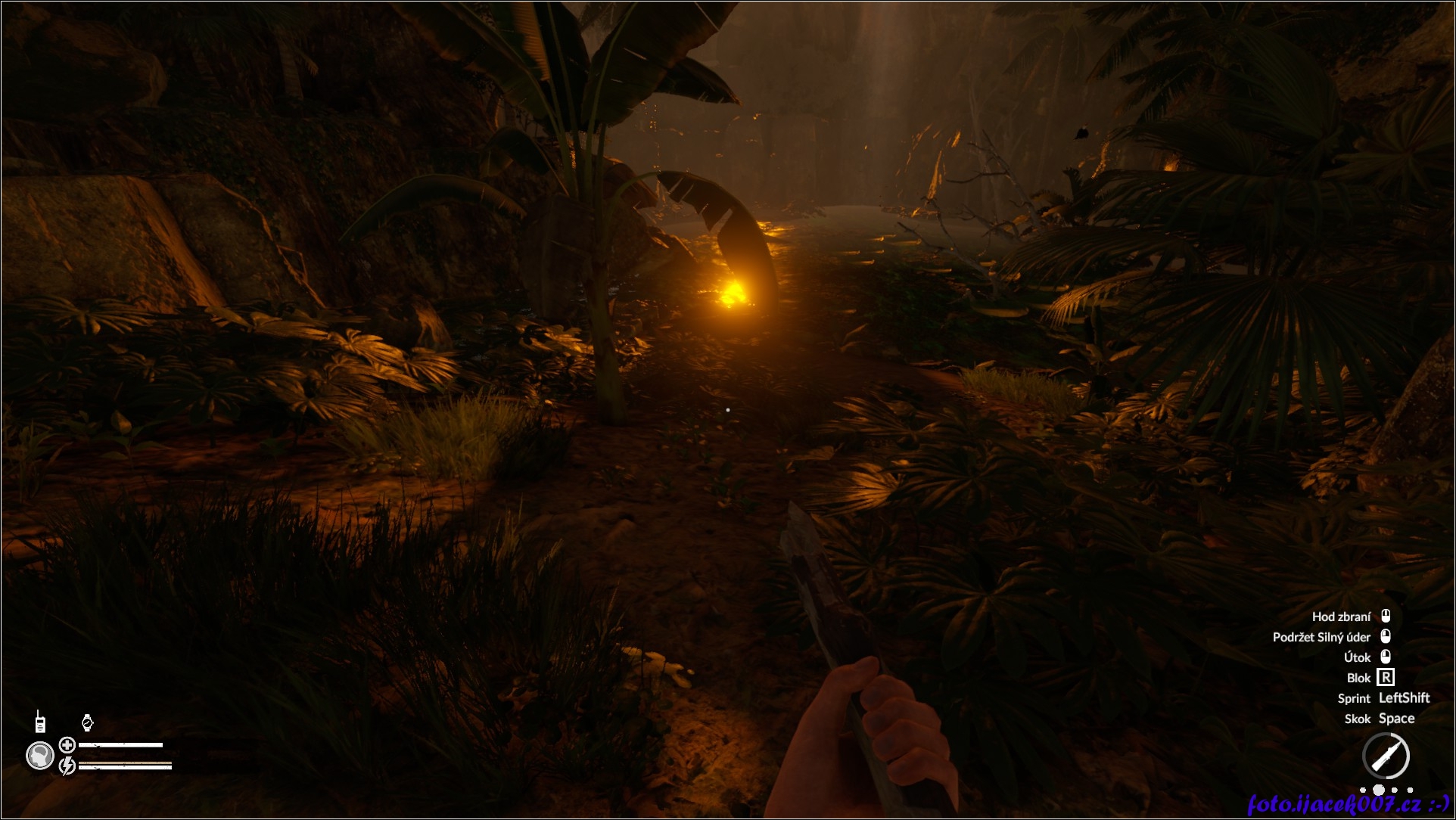Image resolution: width=1456 pixels, height=820 pixels.
Task: Click the health cross icon
Action: (x=67, y=745)
